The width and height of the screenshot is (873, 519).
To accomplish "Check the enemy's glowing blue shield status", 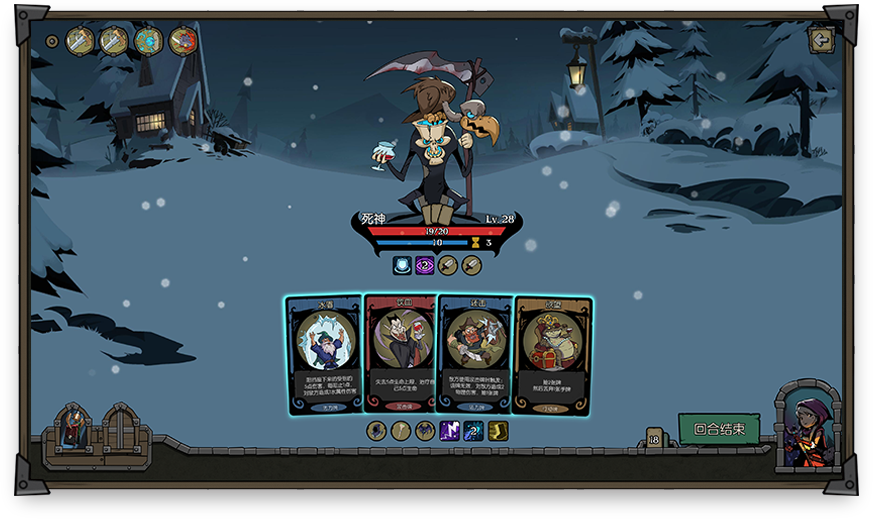I will point(402,265).
